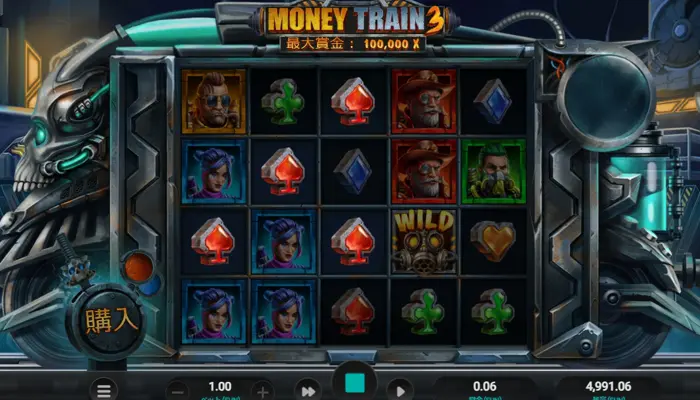Open the hamburger menu

(102, 389)
